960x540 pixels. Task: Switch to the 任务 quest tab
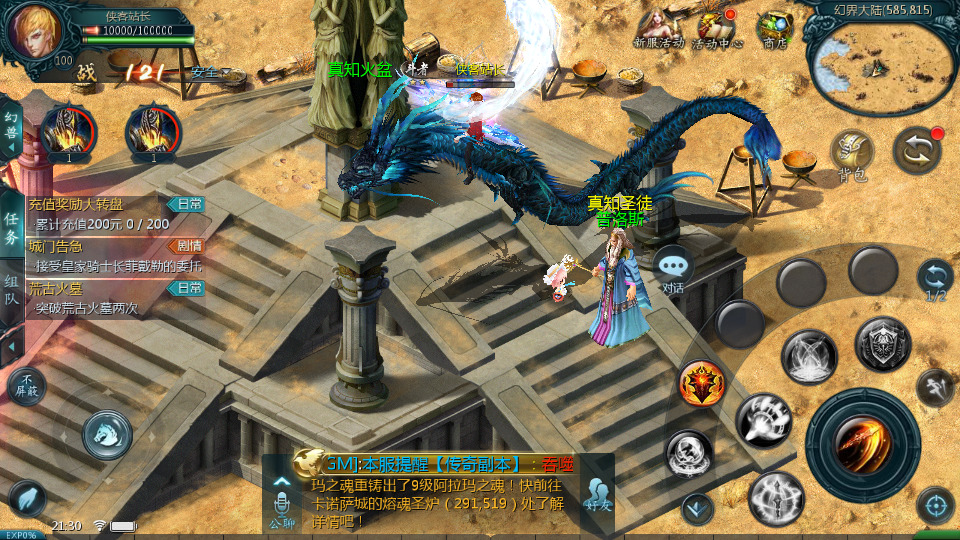11,229
